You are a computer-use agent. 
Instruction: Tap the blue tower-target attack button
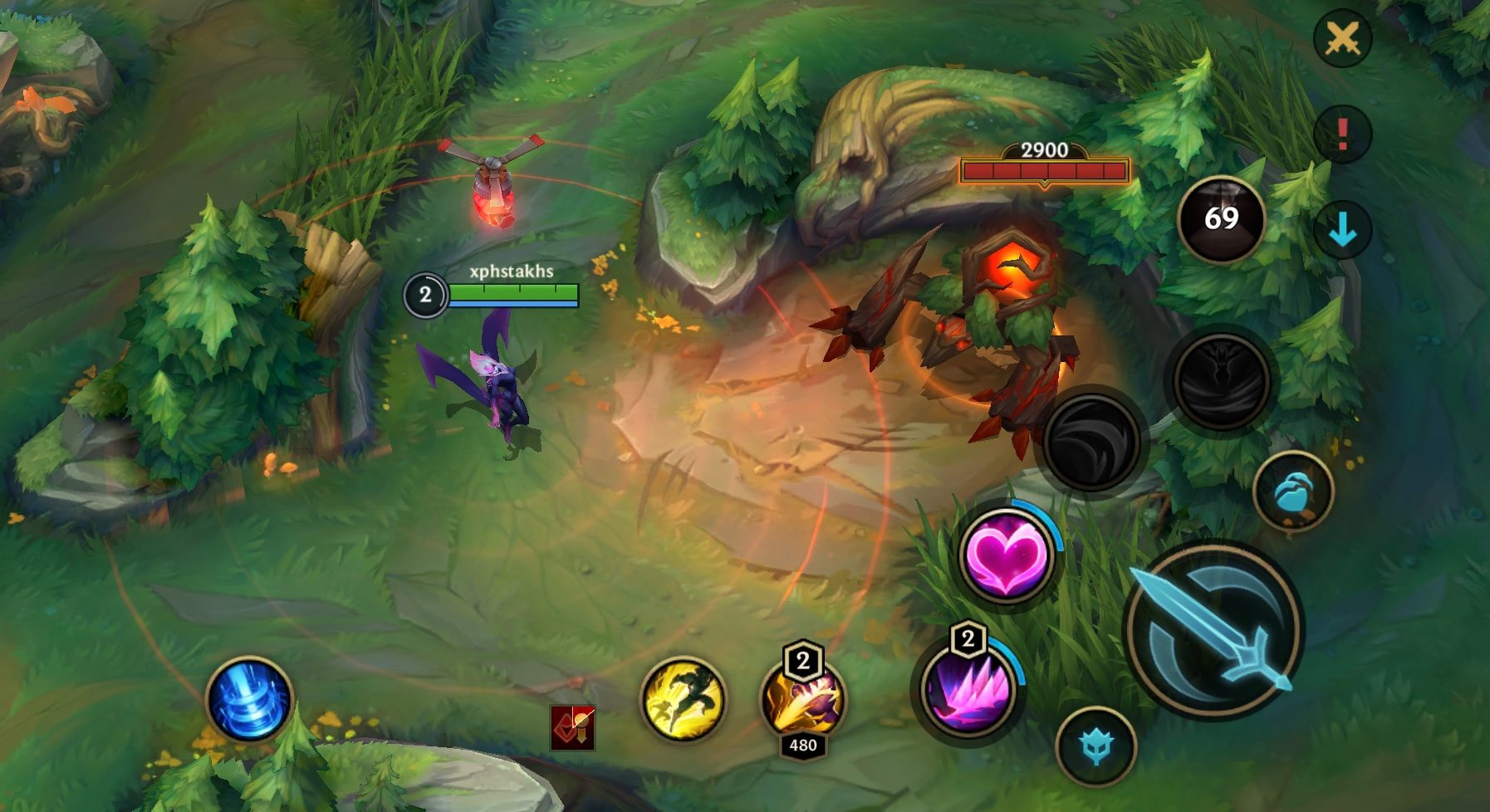[1095, 746]
